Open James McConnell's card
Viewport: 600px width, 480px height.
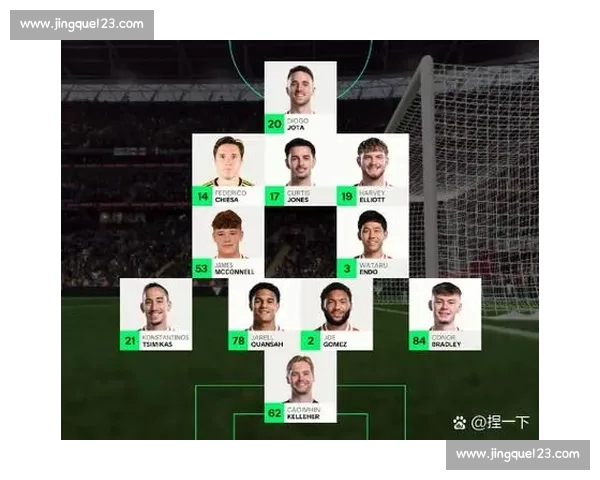[x=228, y=242]
